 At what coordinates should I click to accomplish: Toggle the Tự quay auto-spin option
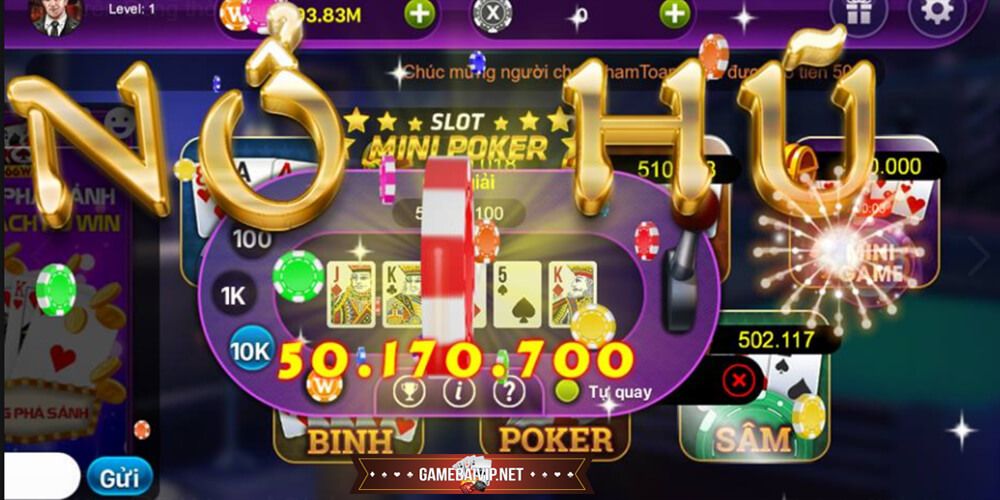[x=568, y=391]
